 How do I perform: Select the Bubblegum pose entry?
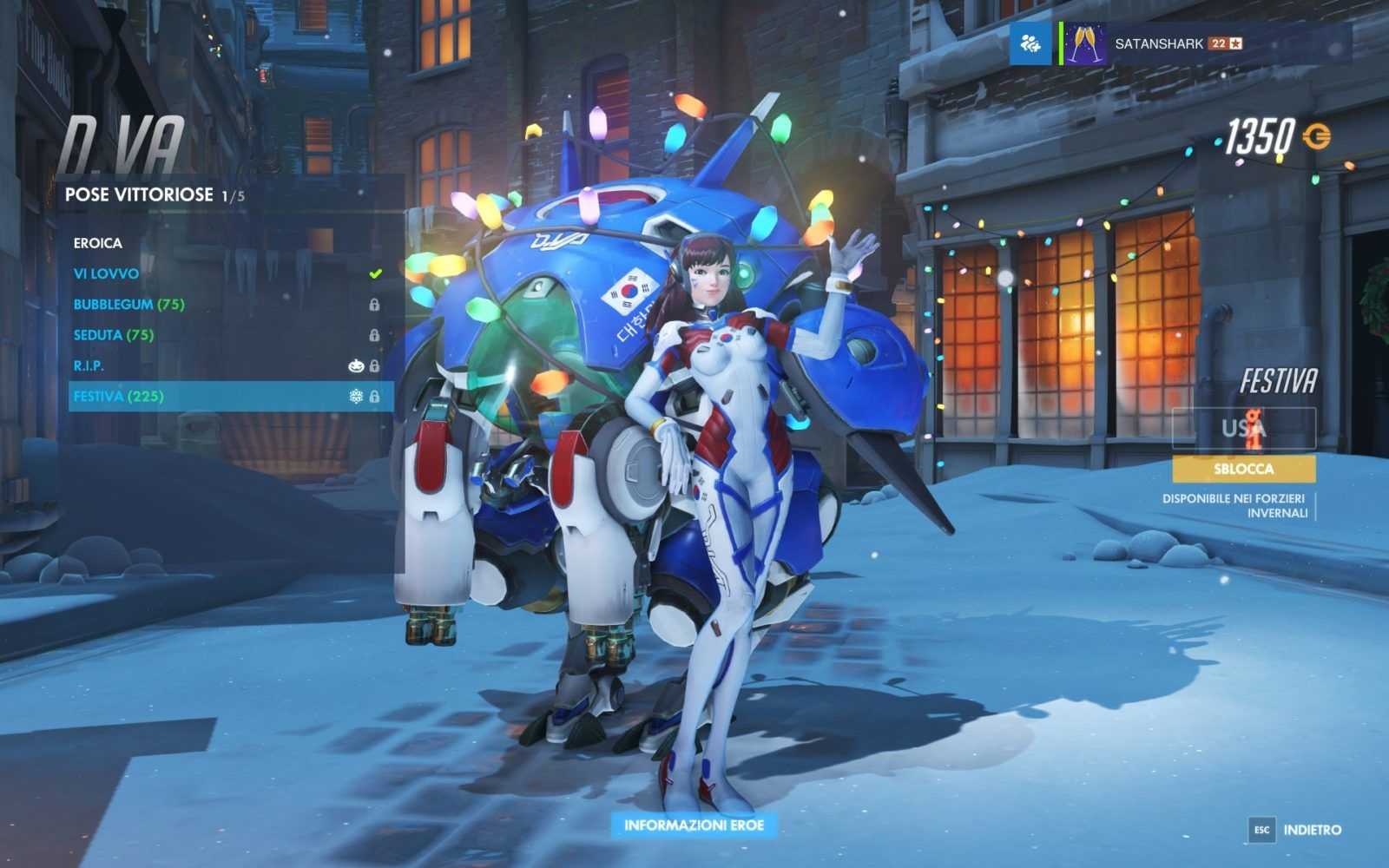pyautogui.click(x=128, y=305)
